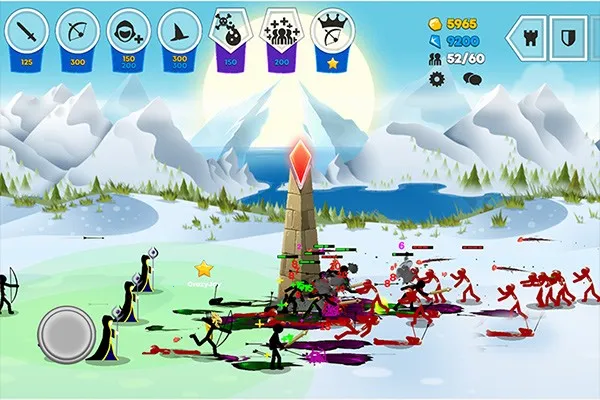This screenshot has height=400, width=600.
Task: Switch army to shield defend stance
Action: (567, 38)
